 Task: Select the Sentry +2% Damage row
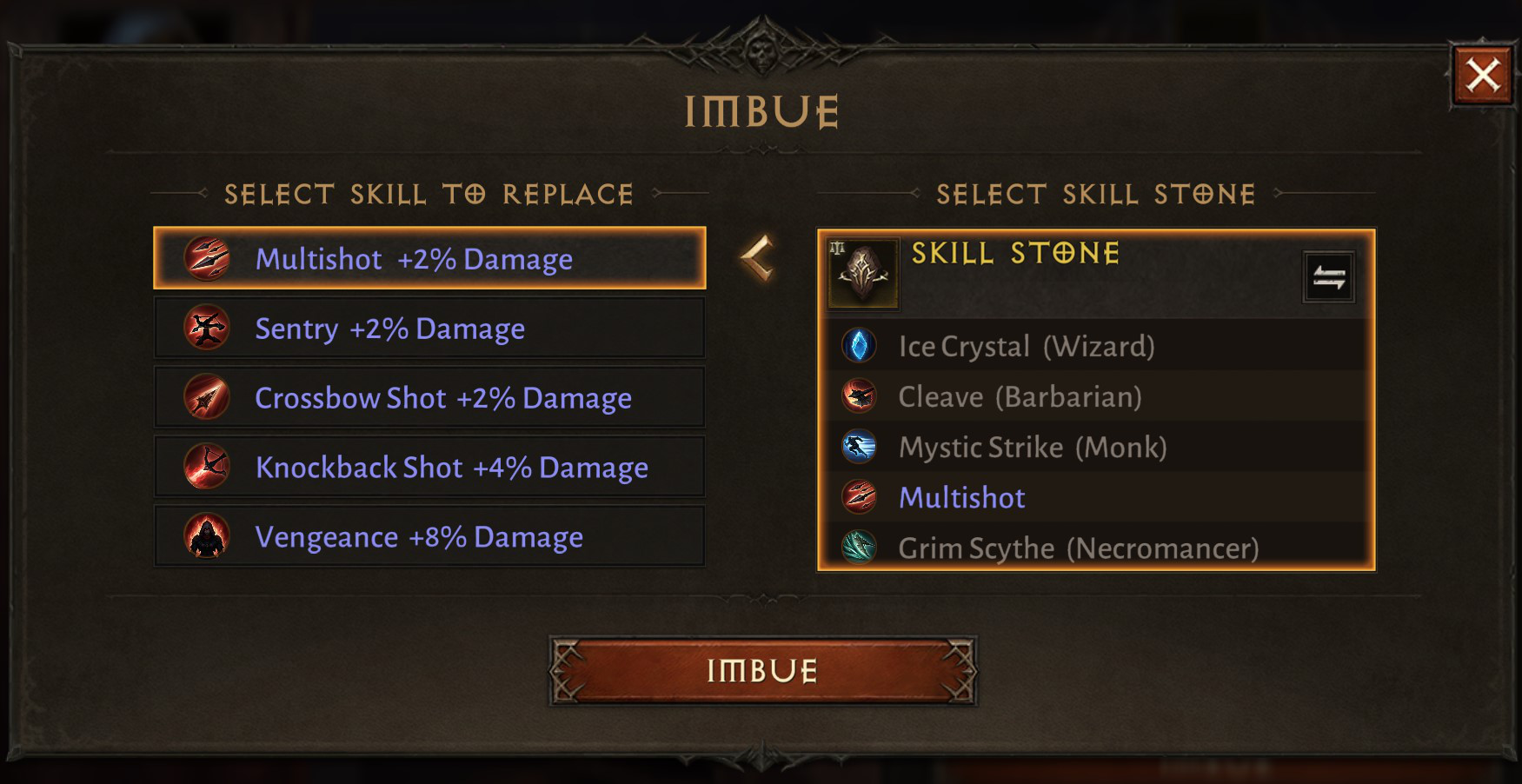click(429, 328)
